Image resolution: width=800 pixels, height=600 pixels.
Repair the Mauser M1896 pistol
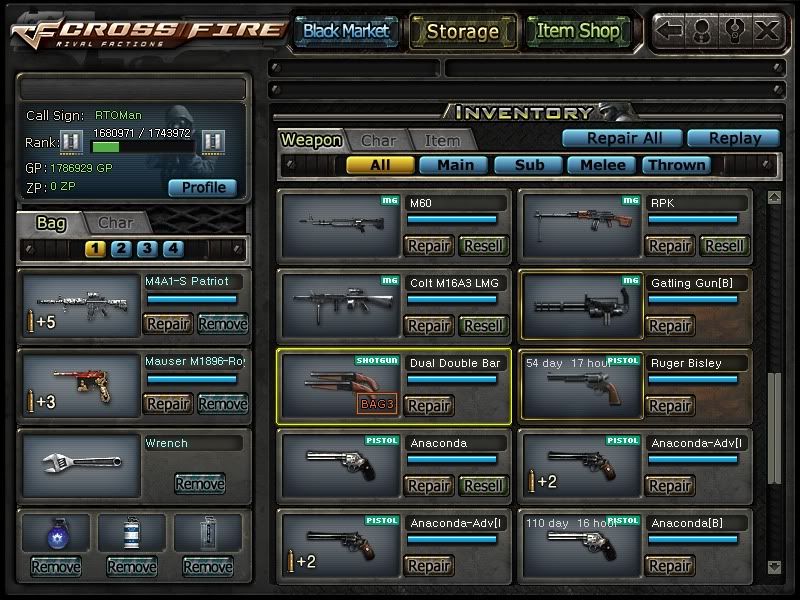point(168,404)
